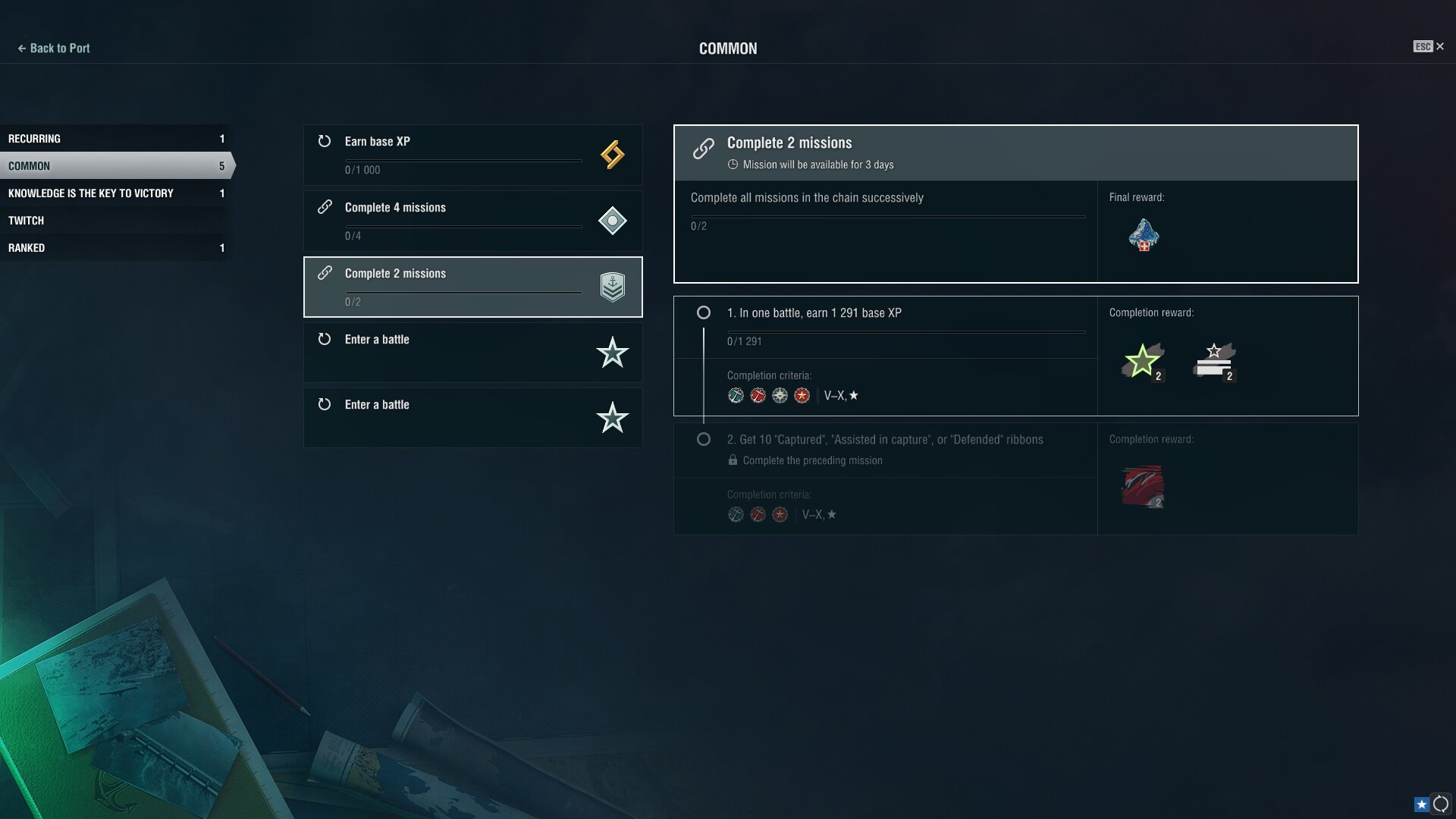Image resolution: width=1456 pixels, height=819 pixels.
Task: Select the earn 1 291 base XP mission
Action: [884, 326]
